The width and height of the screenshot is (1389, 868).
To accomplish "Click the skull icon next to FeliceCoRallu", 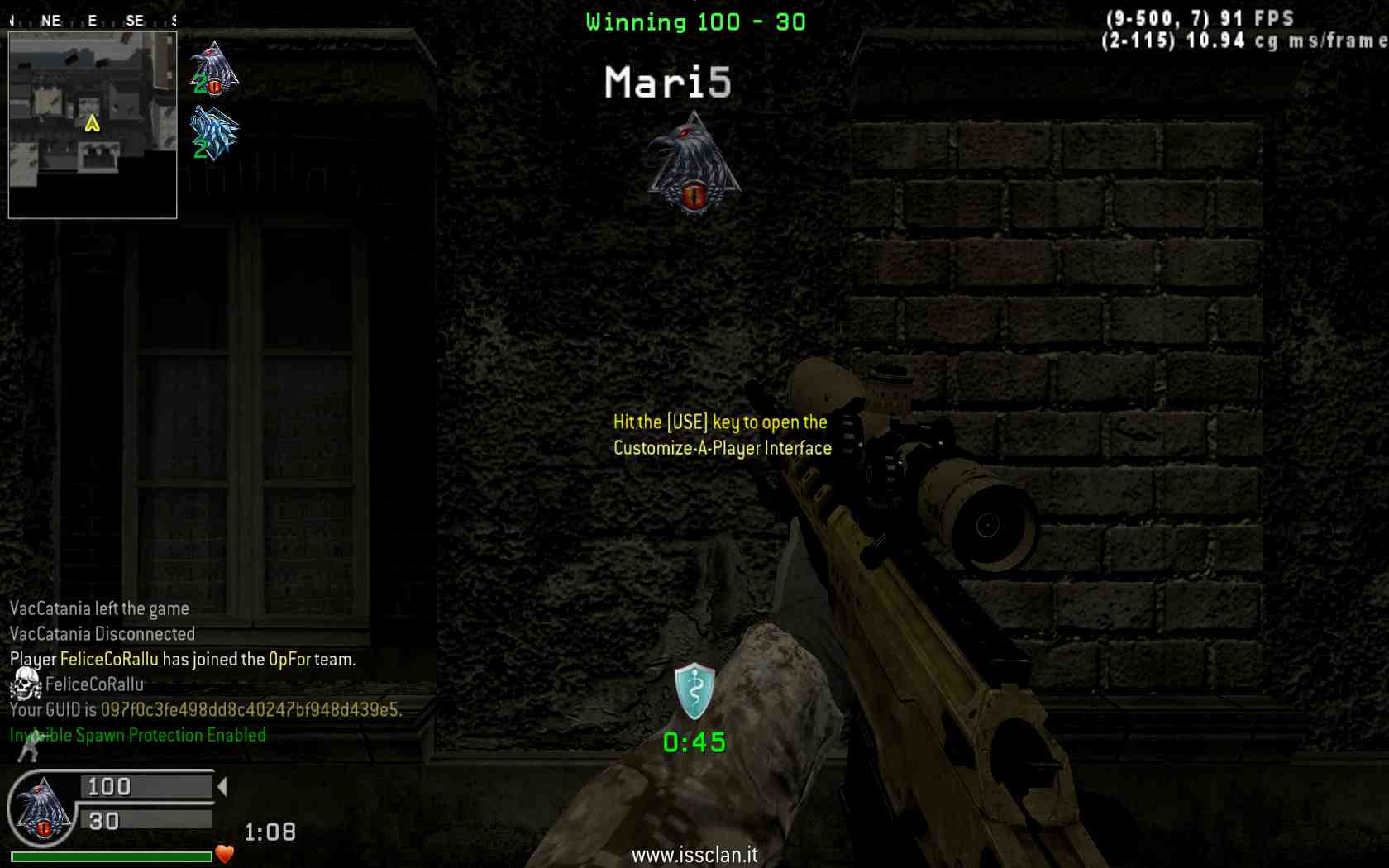I will [26, 684].
